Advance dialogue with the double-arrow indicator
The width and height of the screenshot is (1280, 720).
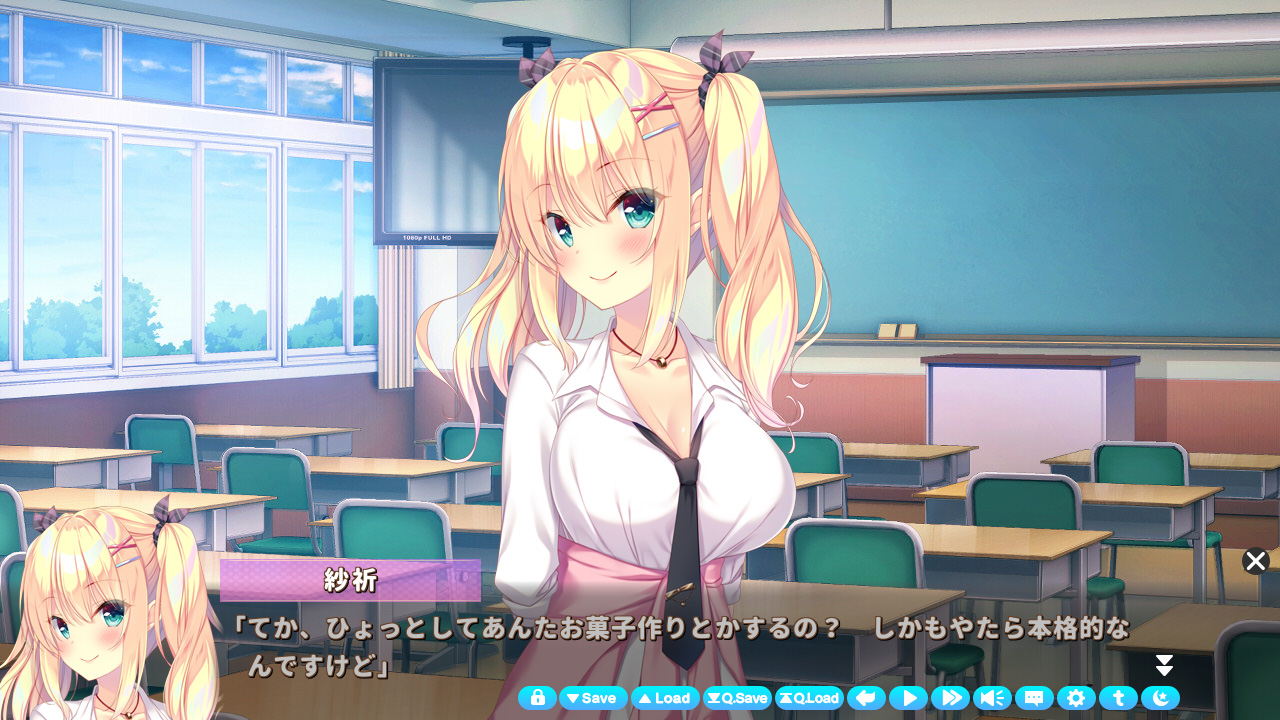click(x=1164, y=666)
